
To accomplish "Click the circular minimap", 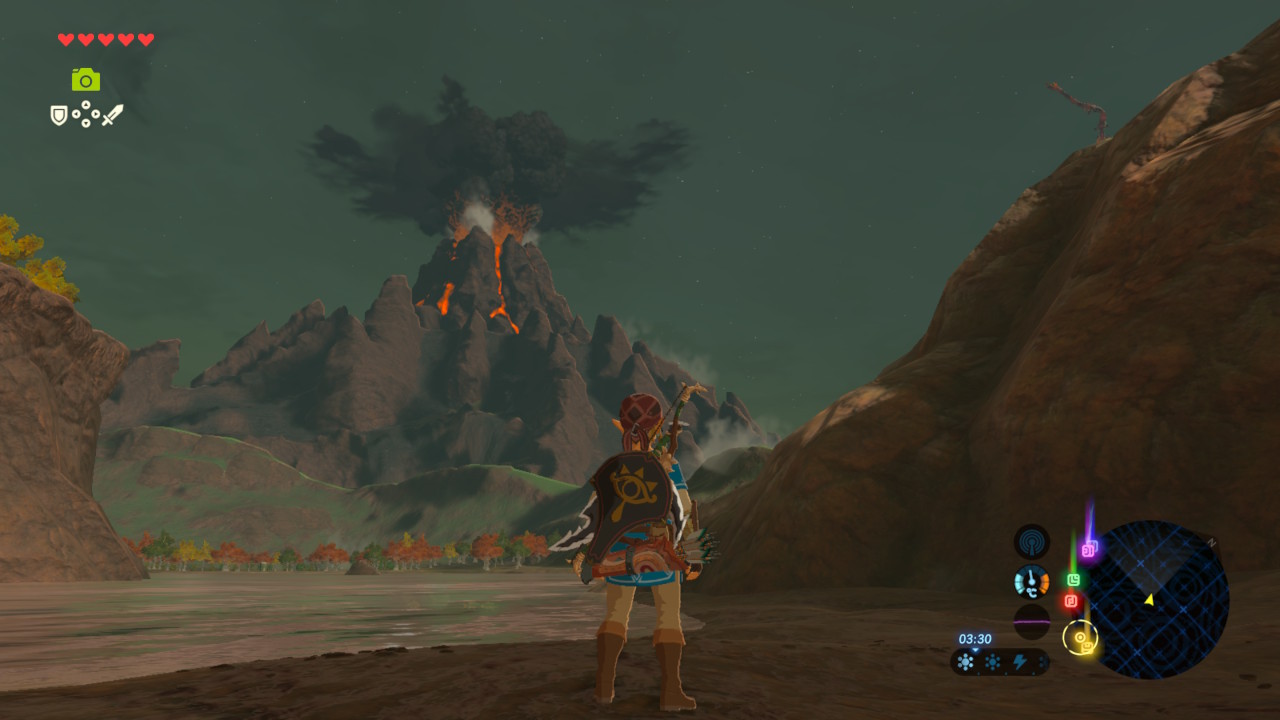I will (x=1158, y=599).
